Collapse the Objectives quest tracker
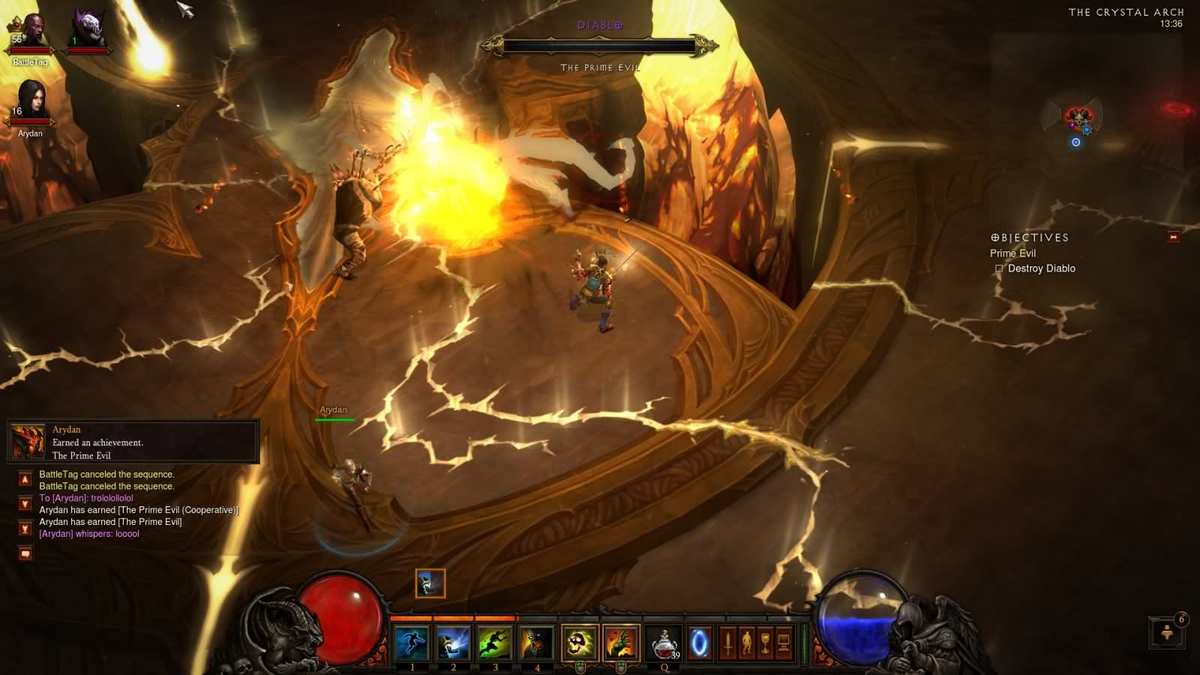 tap(1173, 237)
